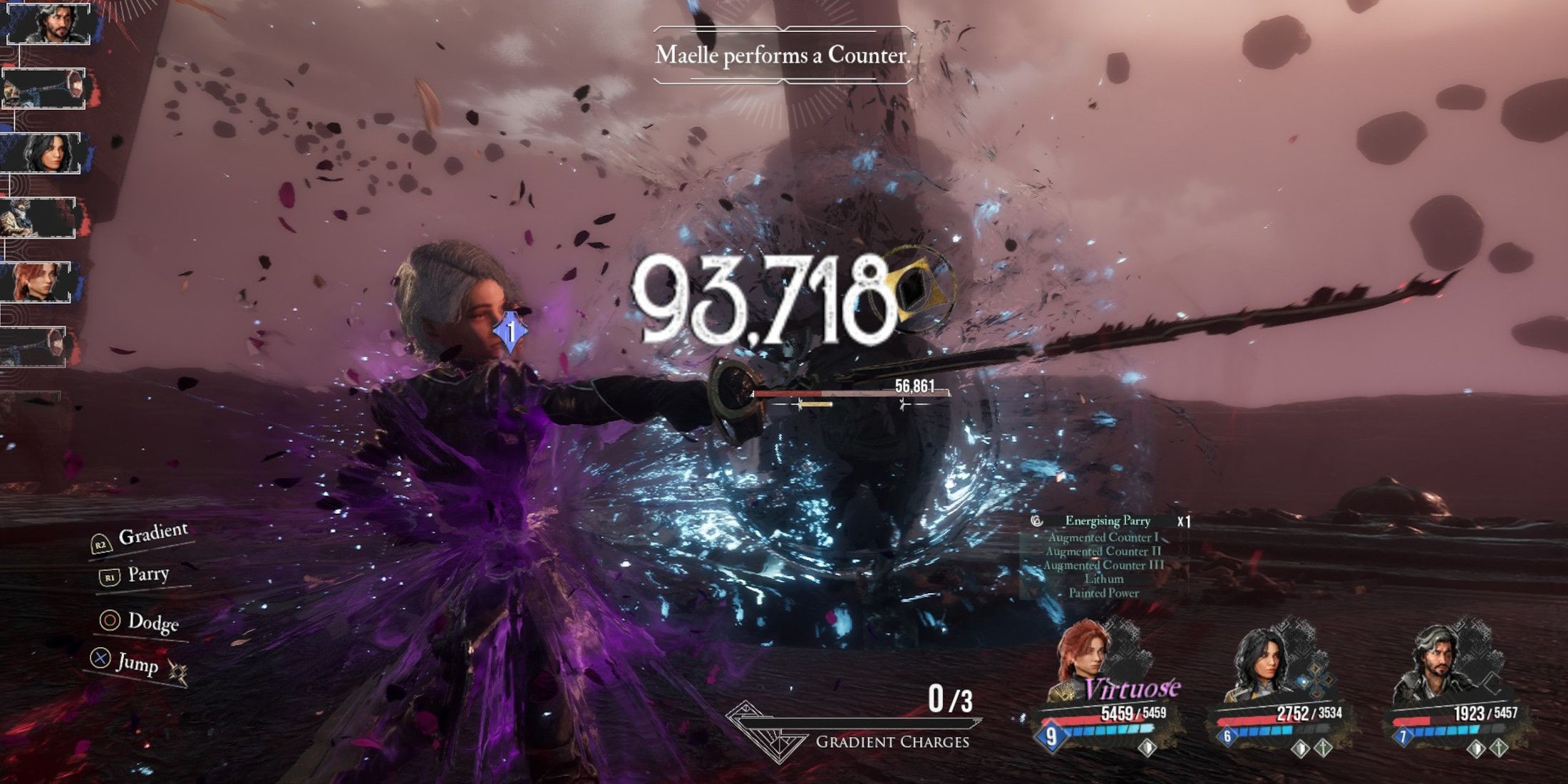Click the X Jump button icon

pyautogui.click(x=100, y=658)
